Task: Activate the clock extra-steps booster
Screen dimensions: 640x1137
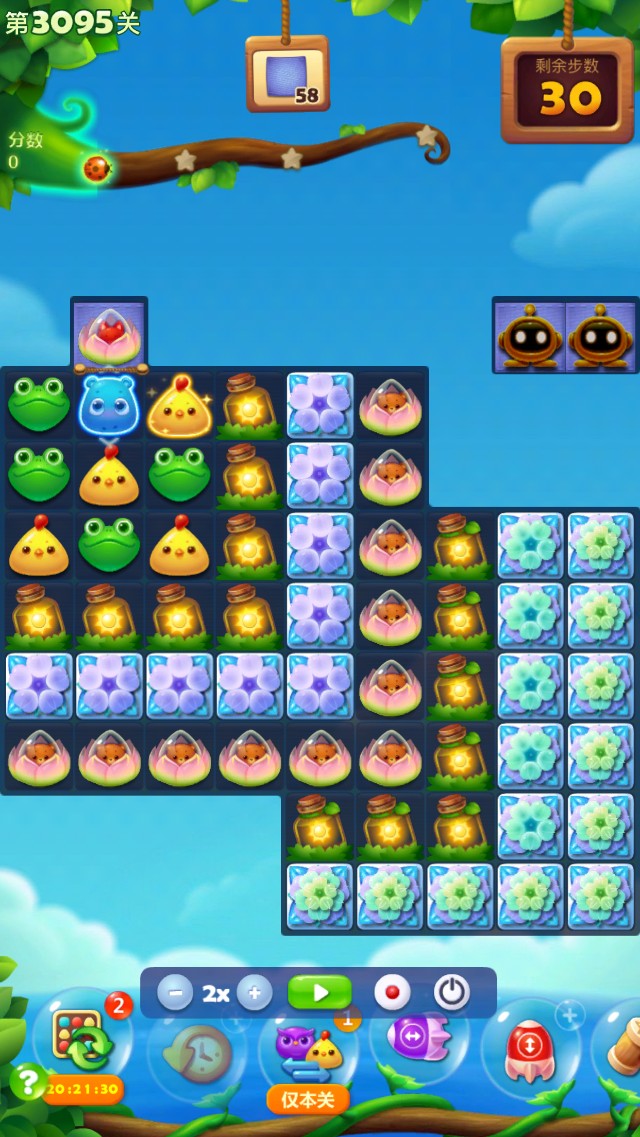Action: point(198,1050)
